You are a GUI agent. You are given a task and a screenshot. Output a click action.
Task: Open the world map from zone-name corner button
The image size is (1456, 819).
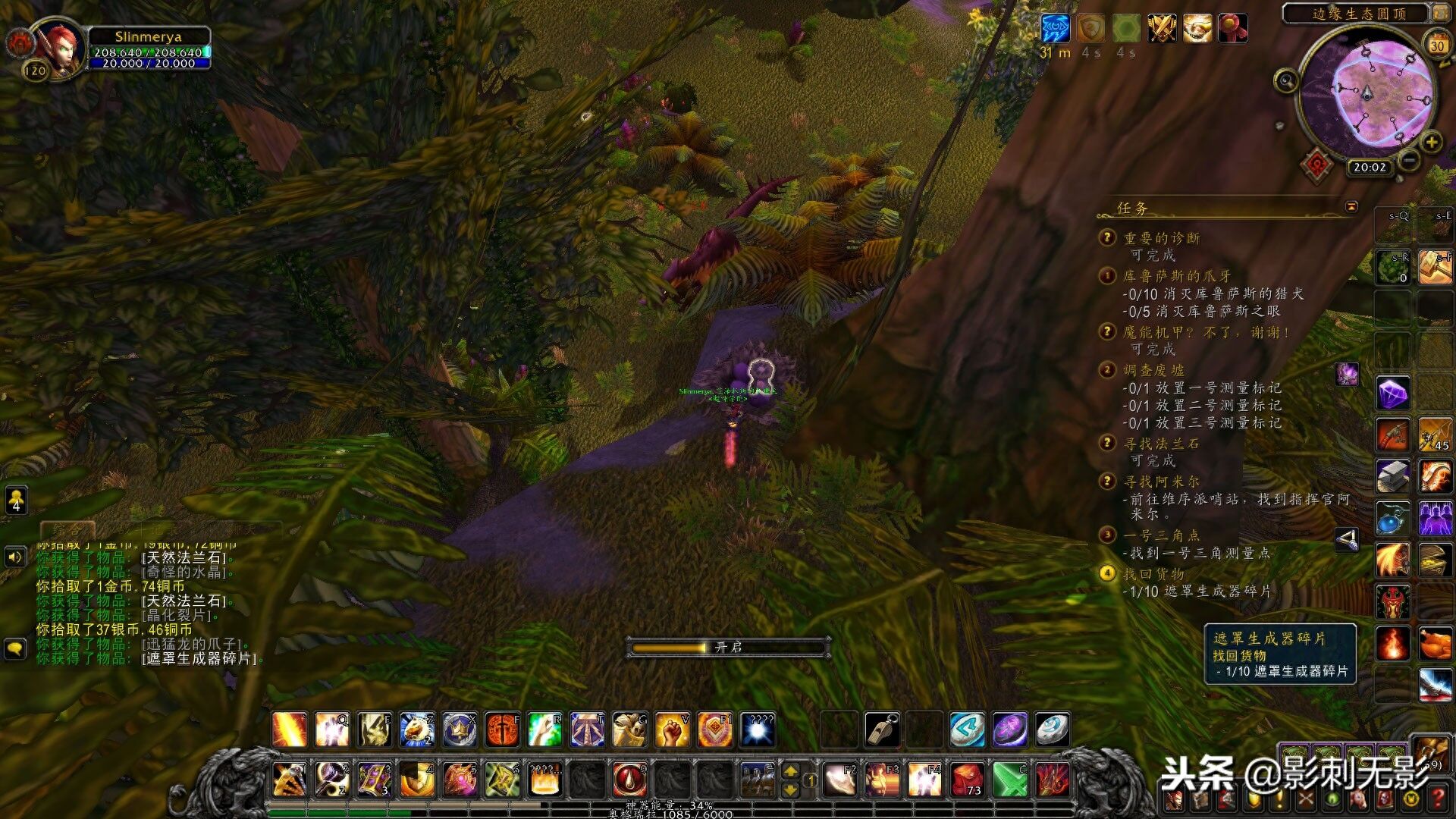[1439, 13]
